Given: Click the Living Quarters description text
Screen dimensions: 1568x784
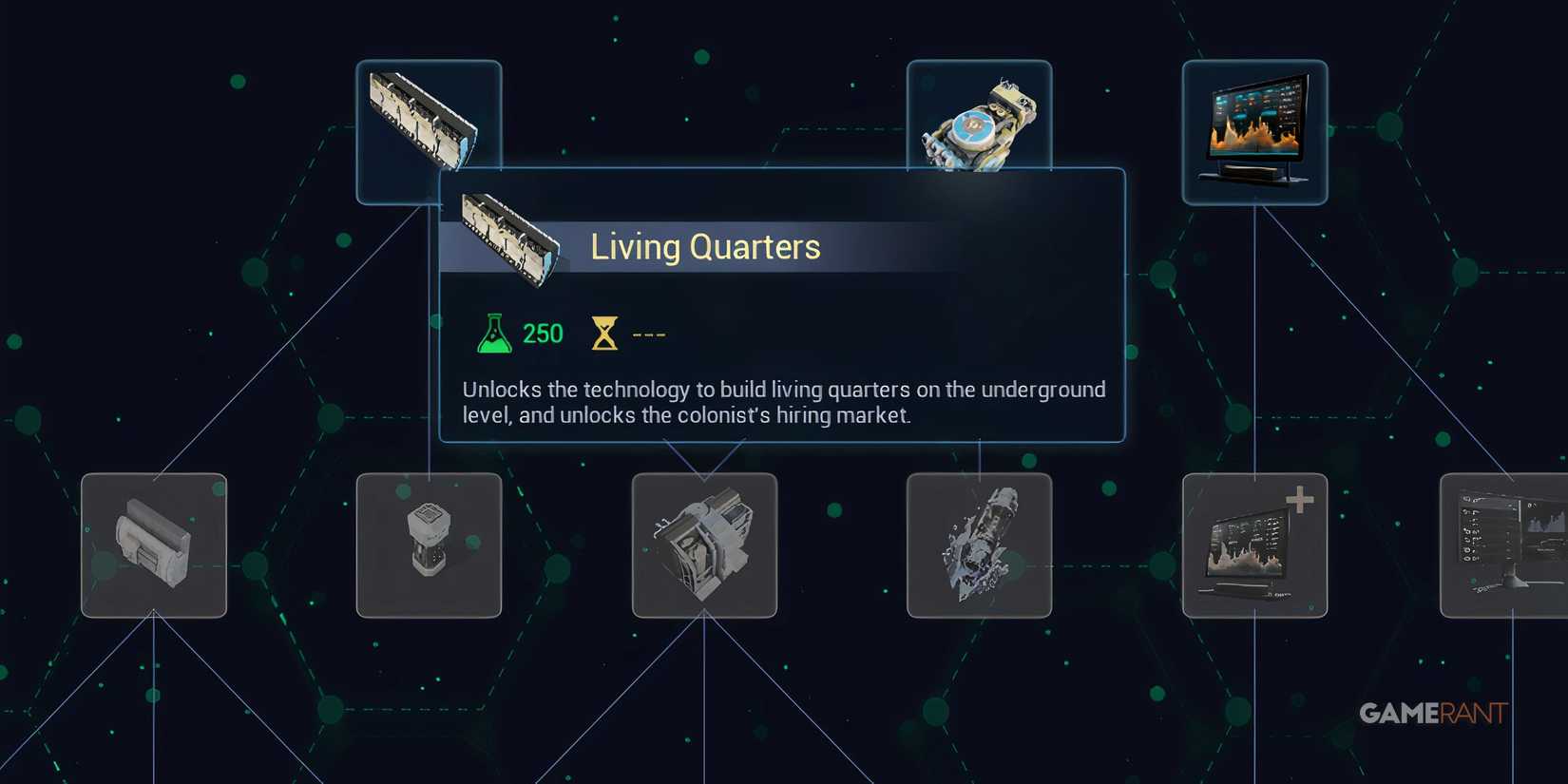Looking at the screenshot, I should (782, 401).
